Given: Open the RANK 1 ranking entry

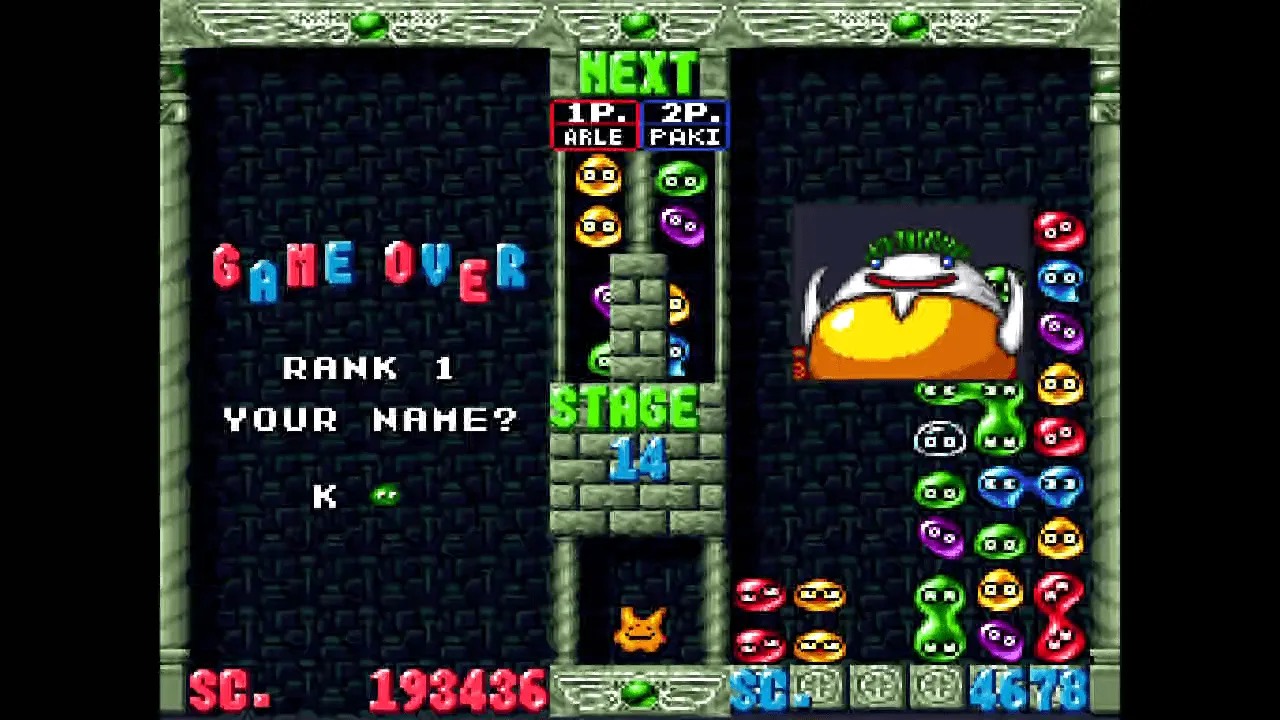Looking at the screenshot, I should [x=371, y=369].
